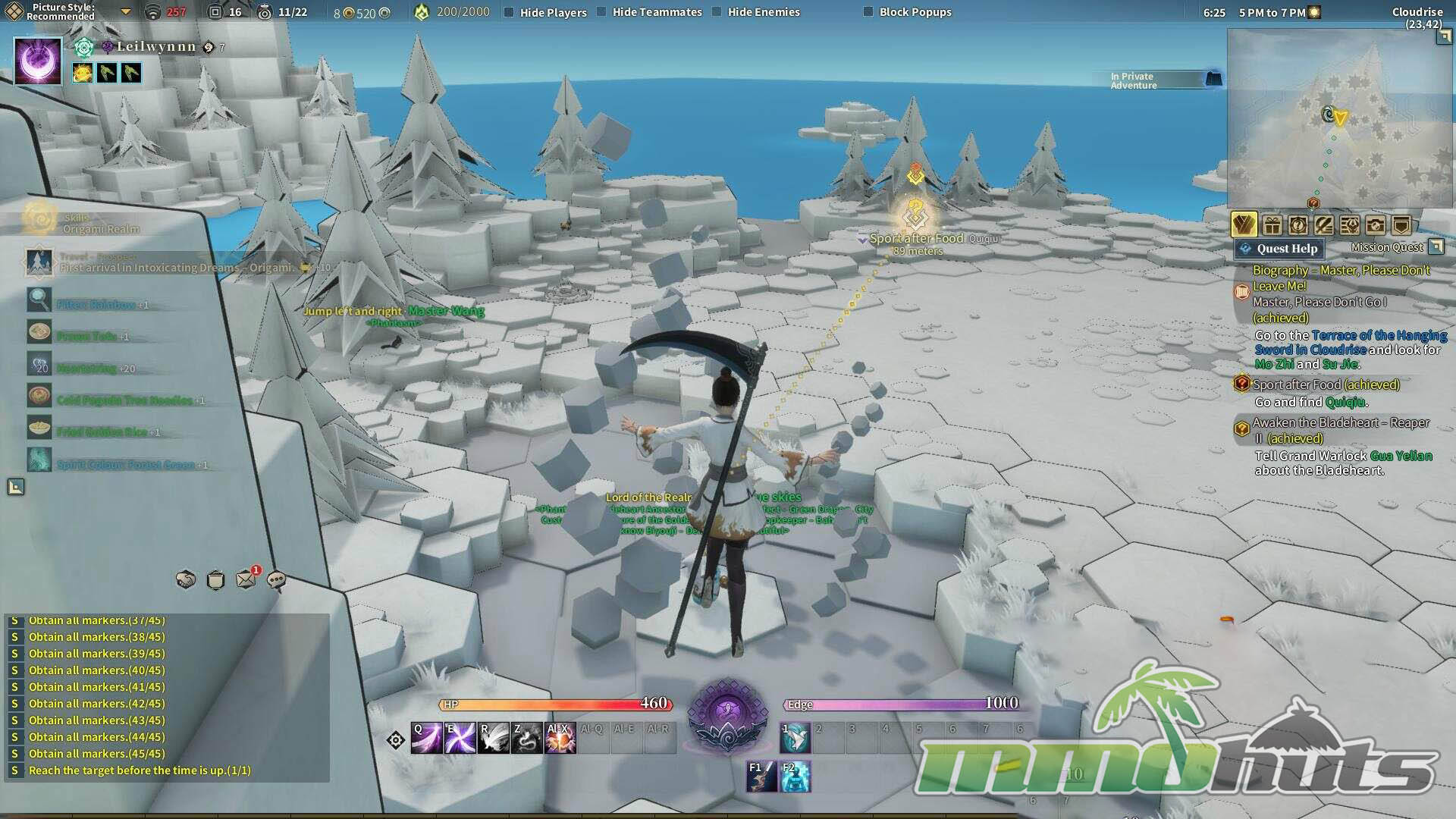1456x819 pixels.
Task: Click the purple crescent character portrait
Action: click(38, 61)
